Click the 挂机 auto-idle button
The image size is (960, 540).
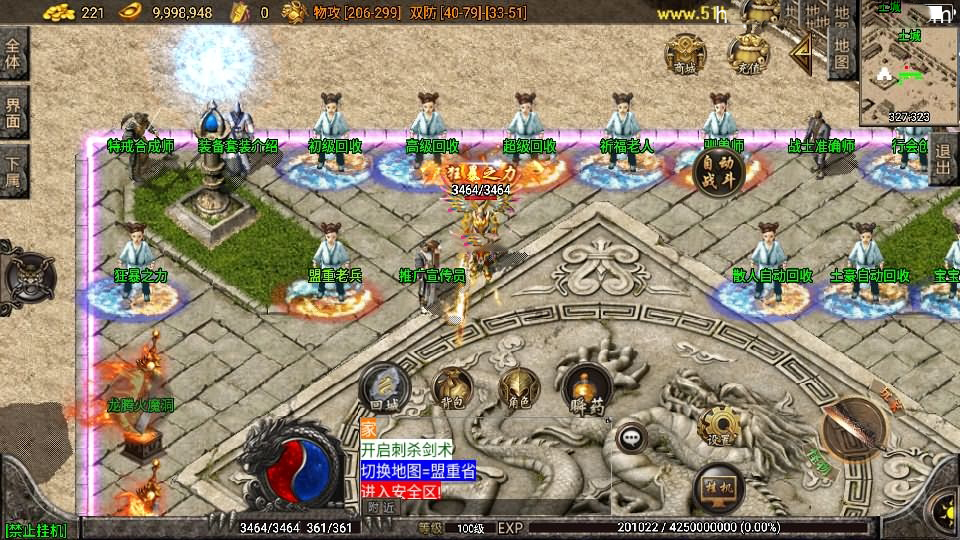pyautogui.click(x=719, y=487)
